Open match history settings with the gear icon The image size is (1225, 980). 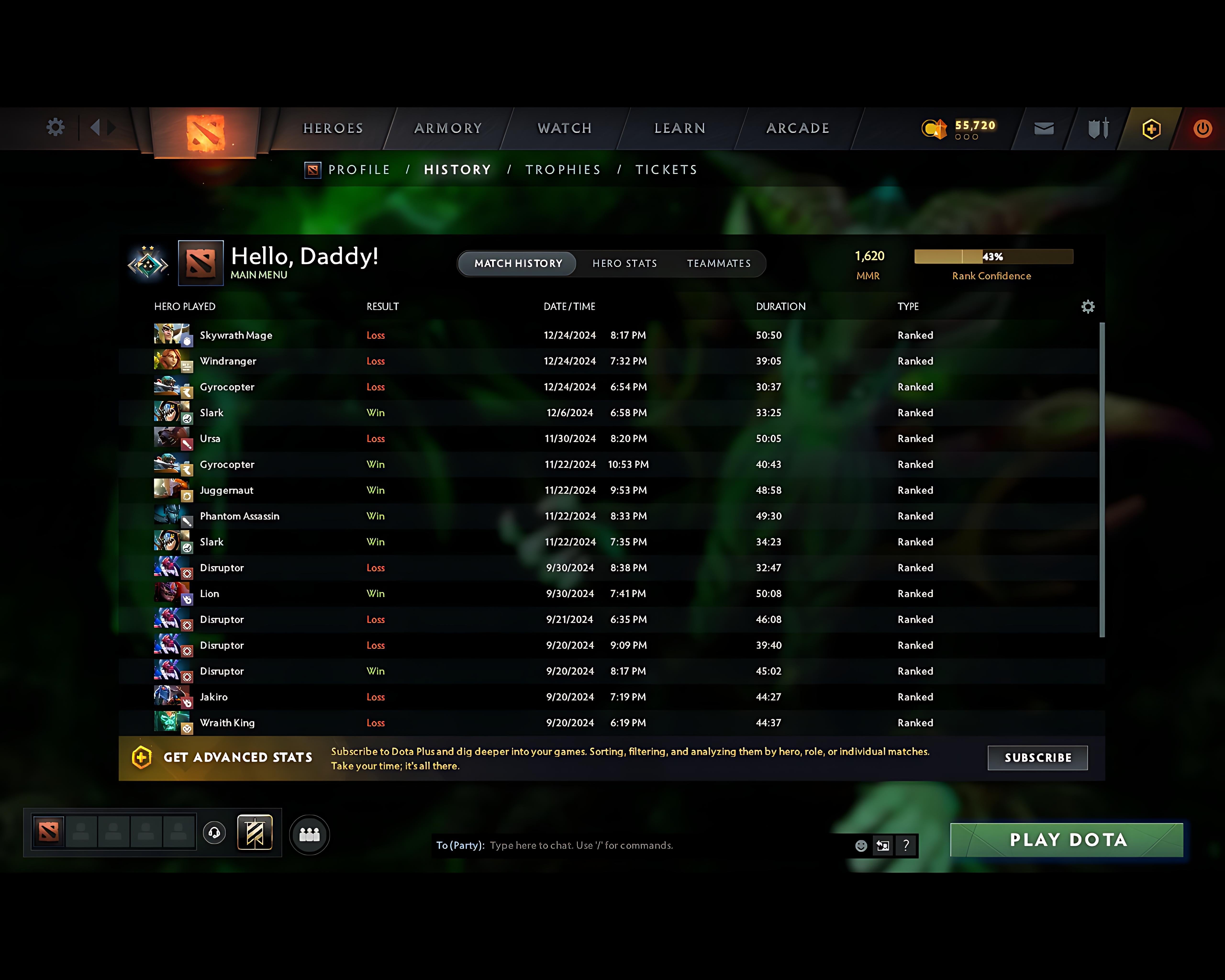pos(1088,306)
